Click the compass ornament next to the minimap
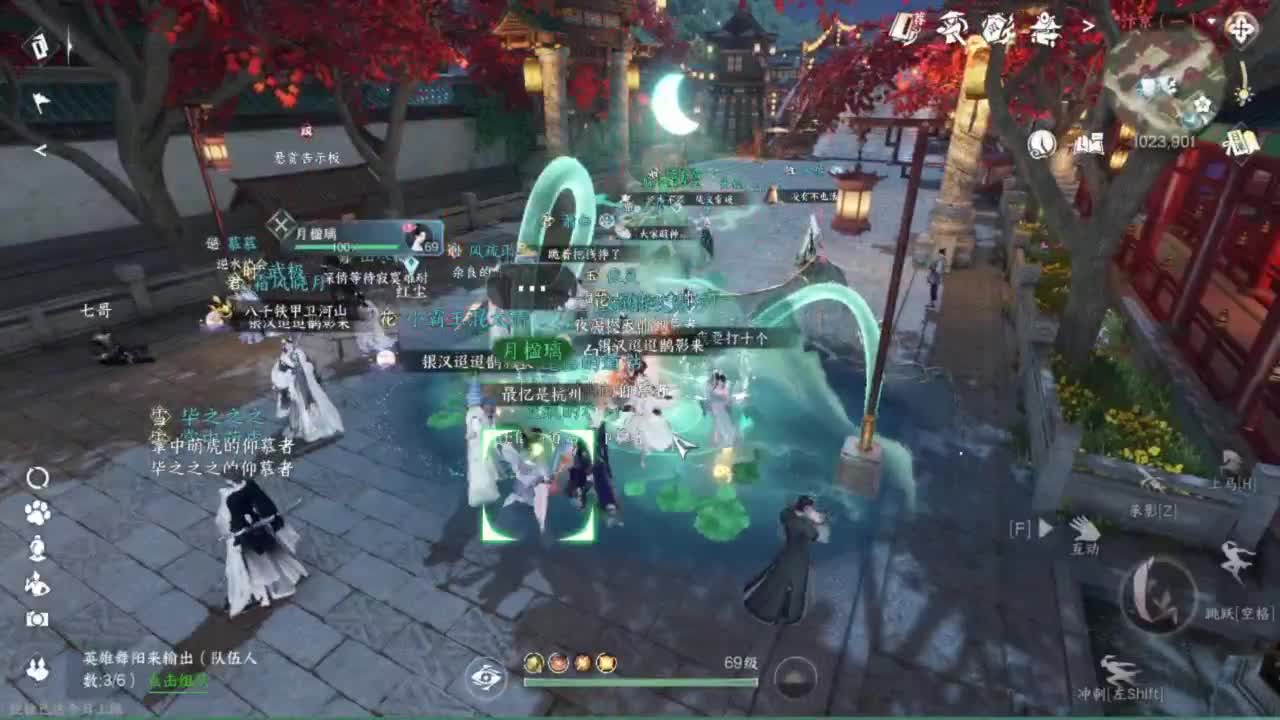This screenshot has width=1280, height=720. click(x=1241, y=27)
